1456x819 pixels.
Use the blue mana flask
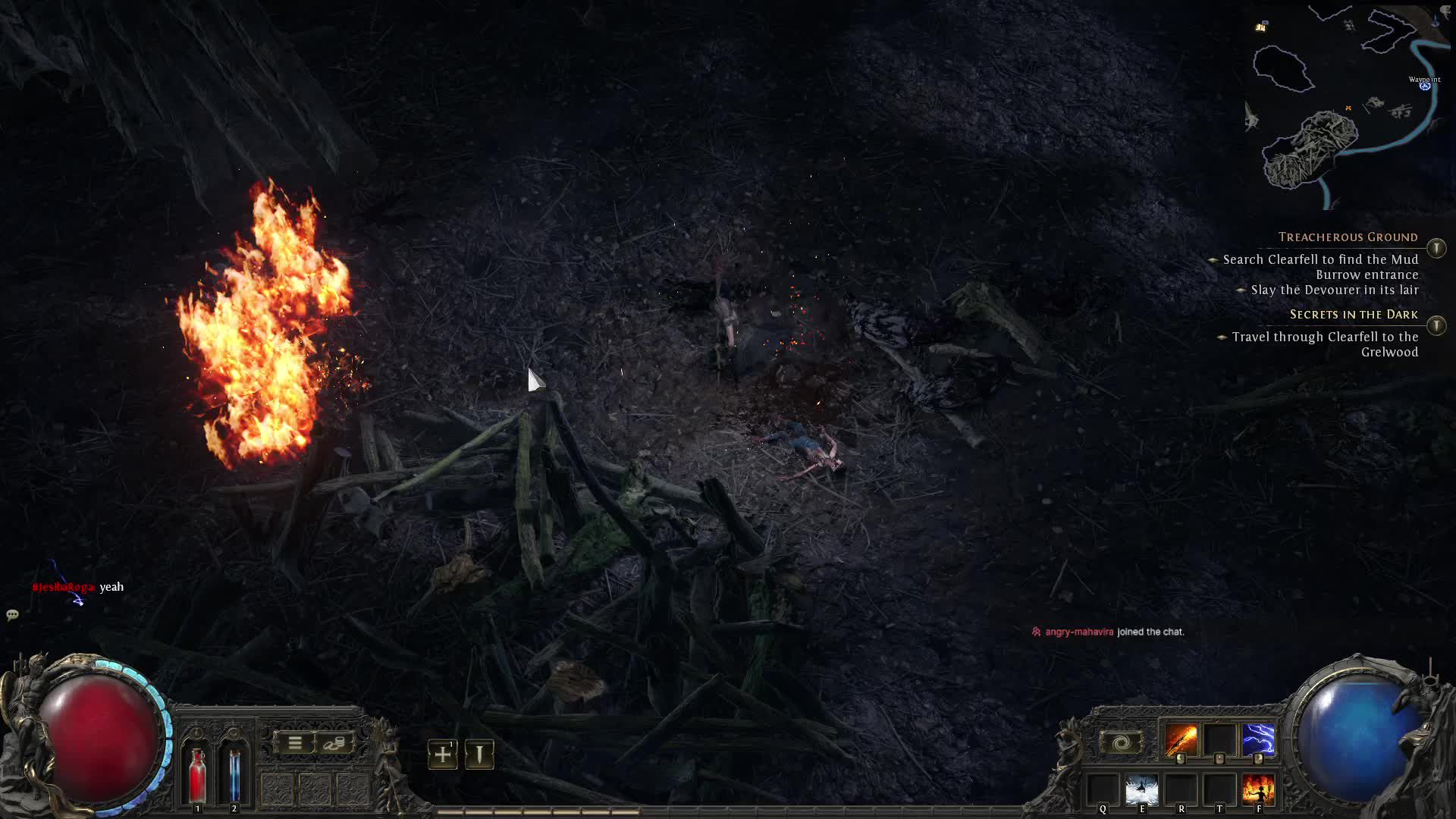234,773
